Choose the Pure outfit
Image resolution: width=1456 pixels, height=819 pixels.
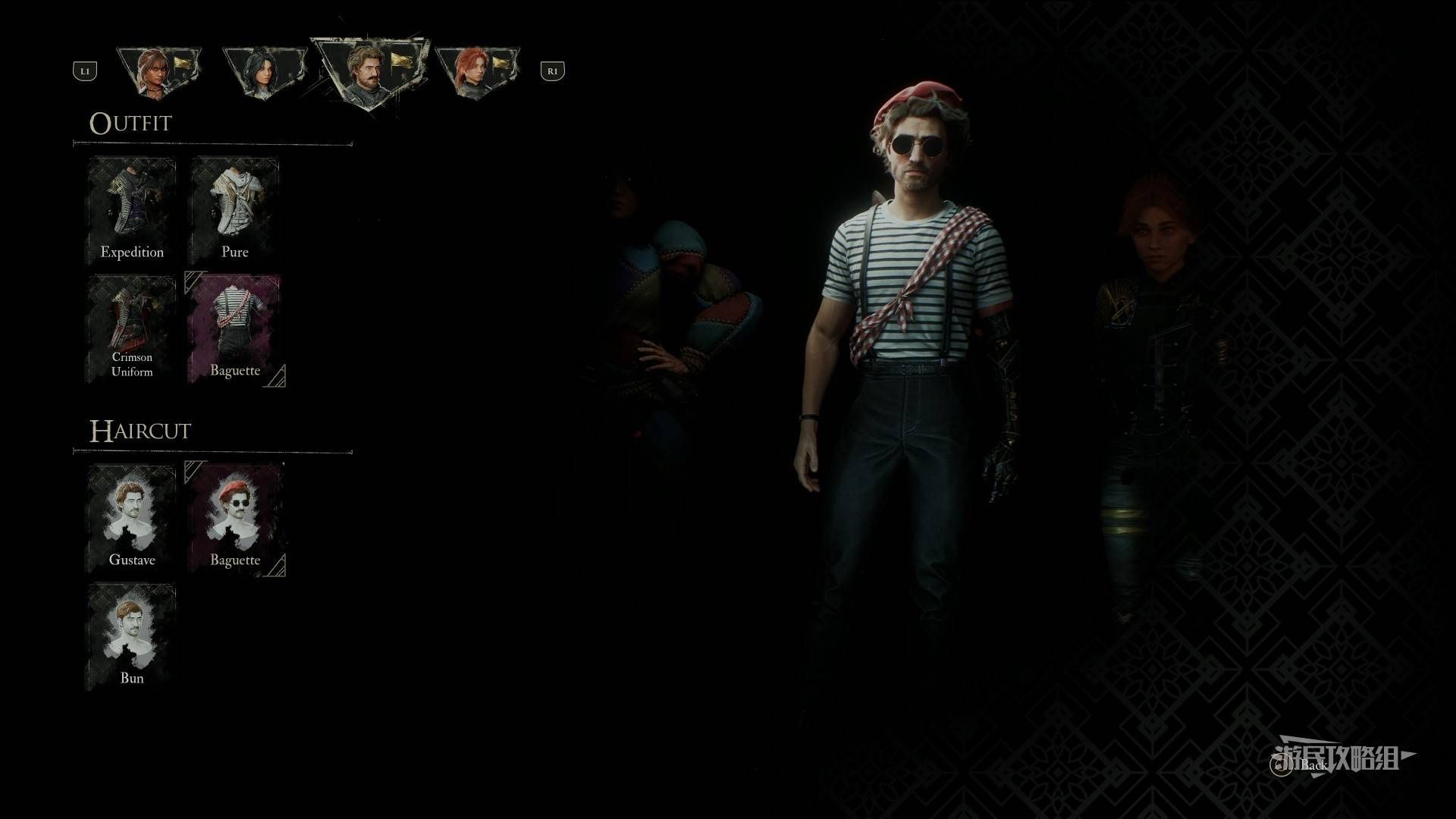coord(235,210)
